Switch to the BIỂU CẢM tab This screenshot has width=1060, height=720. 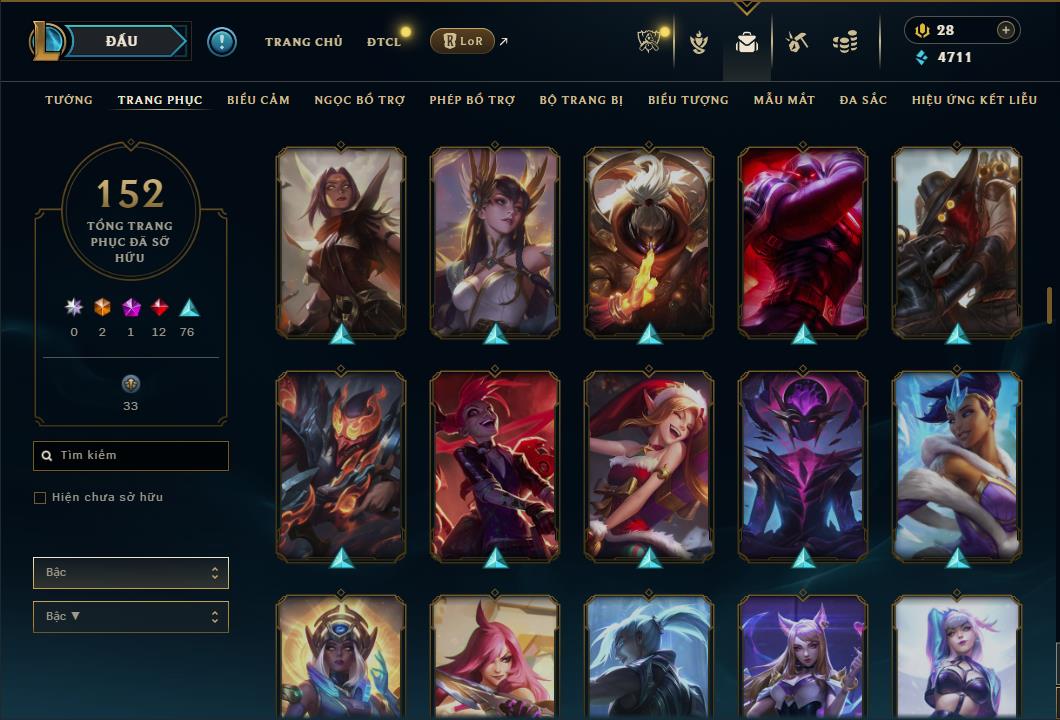pyautogui.click(x=258, y=100)
